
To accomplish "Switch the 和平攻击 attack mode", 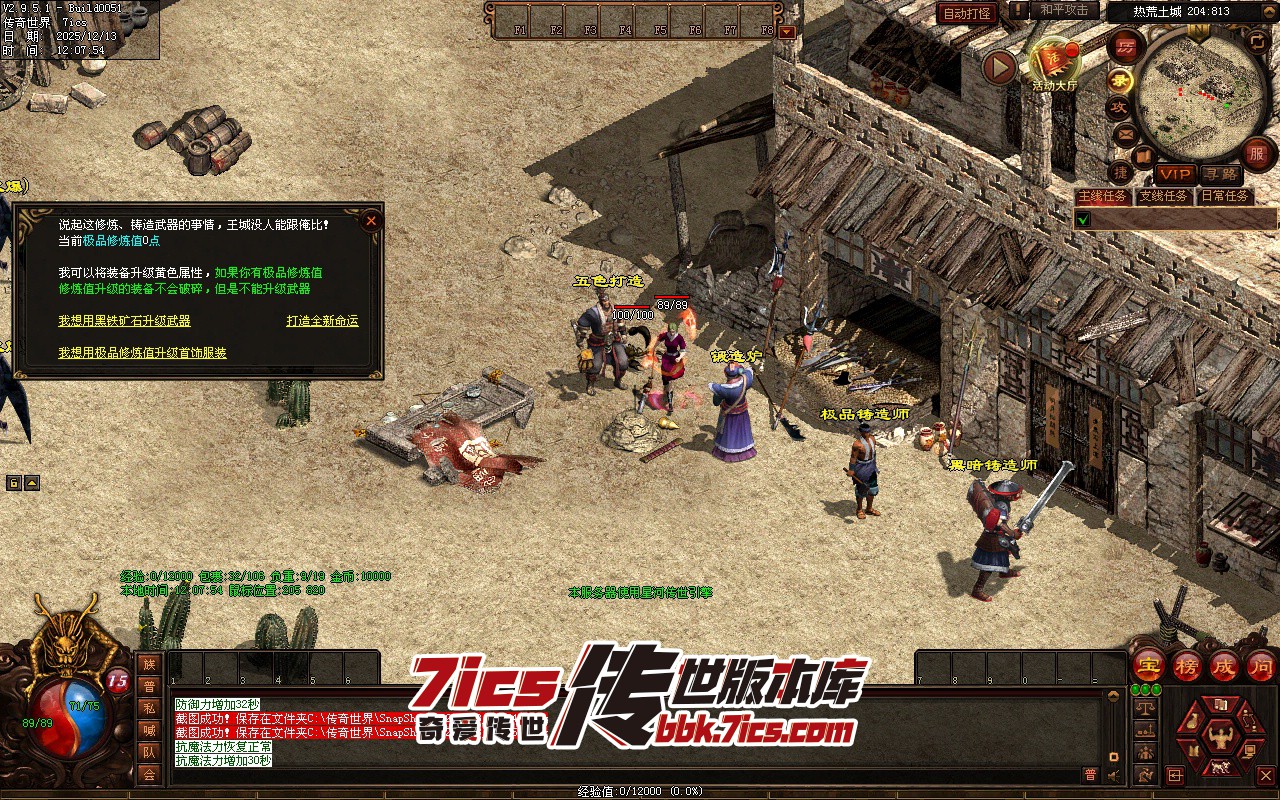I will point(1064,10).
